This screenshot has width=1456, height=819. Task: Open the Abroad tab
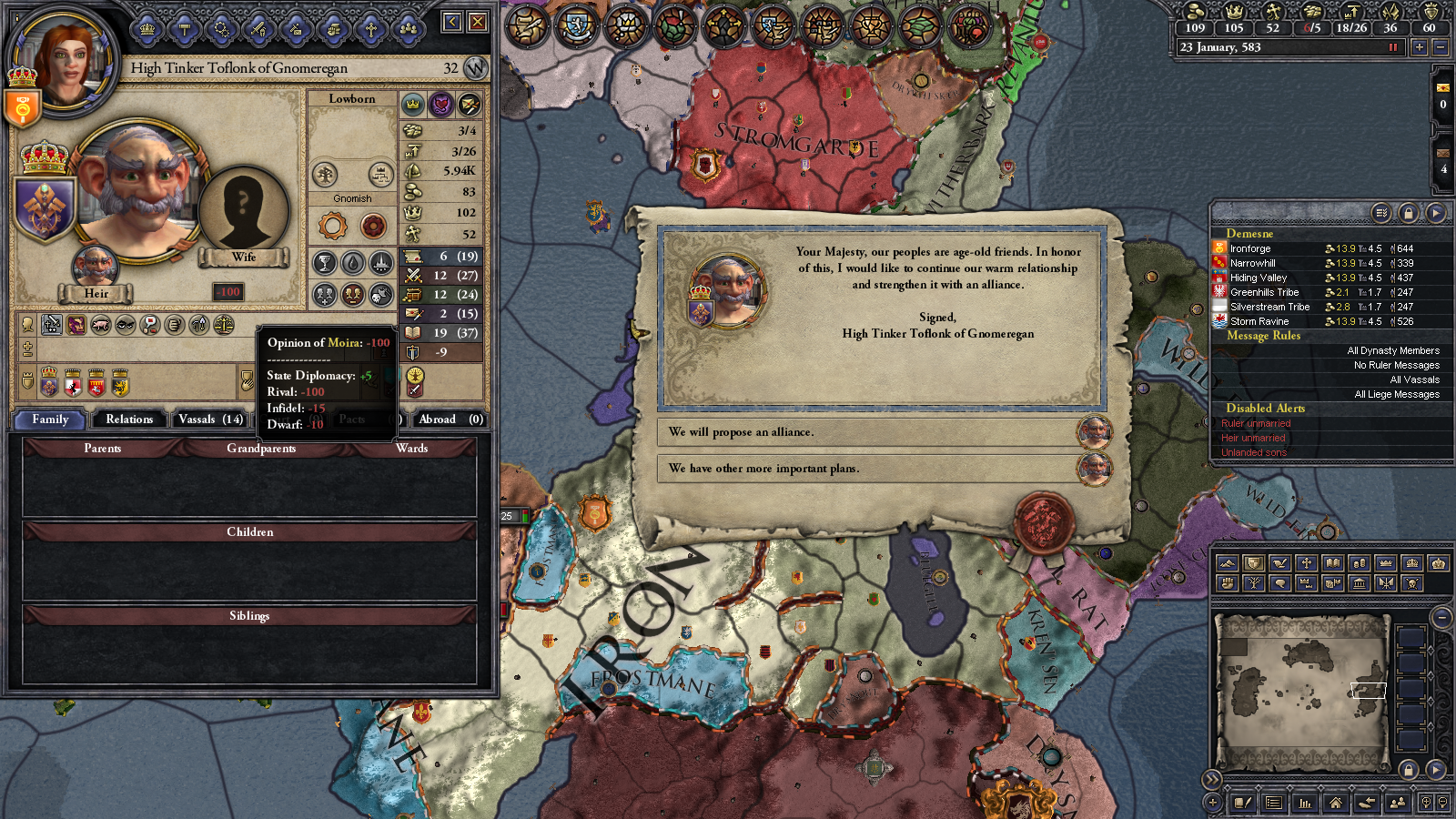click(450, 420)
